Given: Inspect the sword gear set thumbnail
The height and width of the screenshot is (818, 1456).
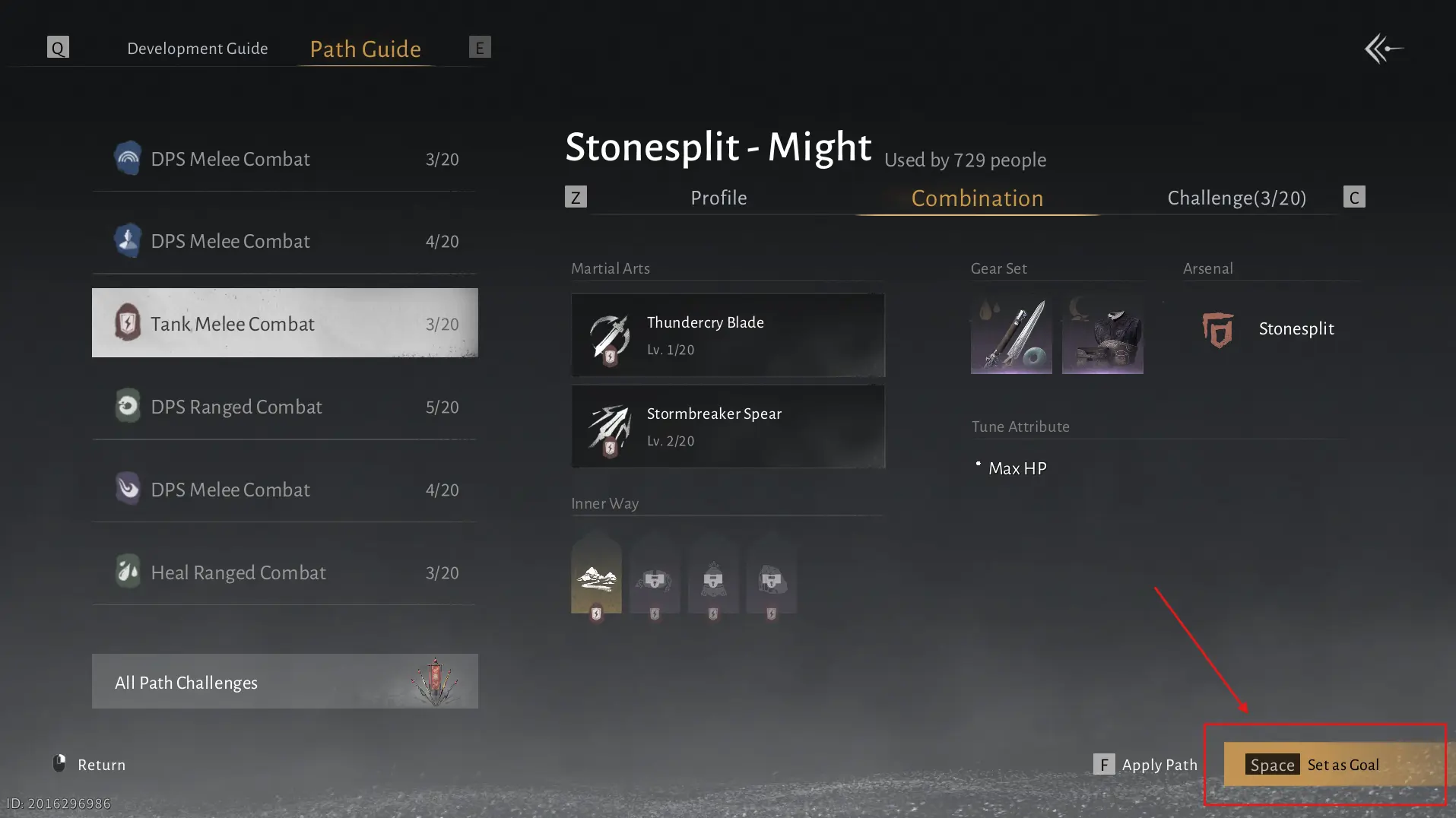Looking at the screenshot, I should pyautogui.click(x=1011, y=335).
